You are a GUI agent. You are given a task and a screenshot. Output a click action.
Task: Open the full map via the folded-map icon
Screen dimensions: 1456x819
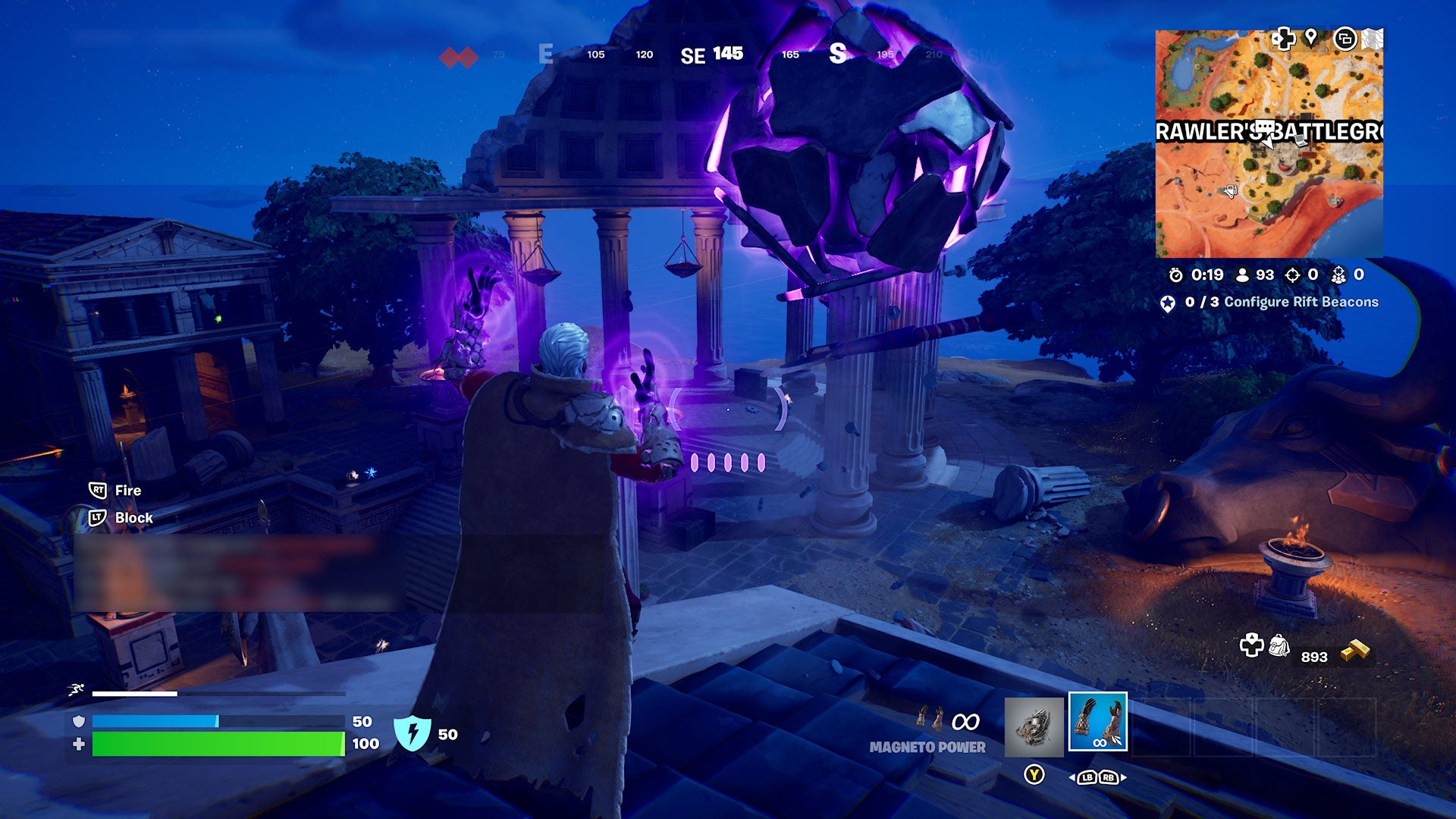pyautogui.click(x=1371, y=39)
